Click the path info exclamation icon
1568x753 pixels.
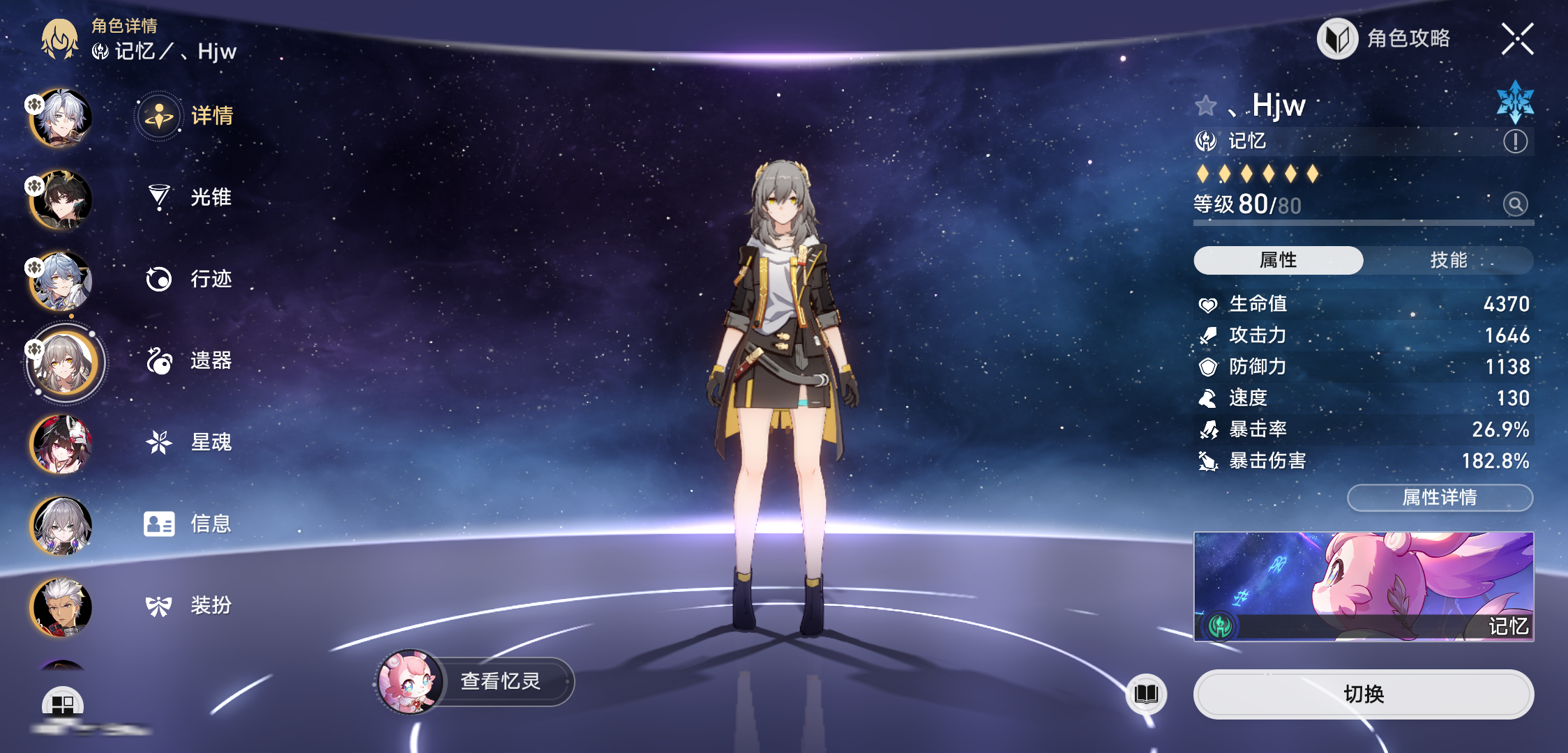[1515, 142]
